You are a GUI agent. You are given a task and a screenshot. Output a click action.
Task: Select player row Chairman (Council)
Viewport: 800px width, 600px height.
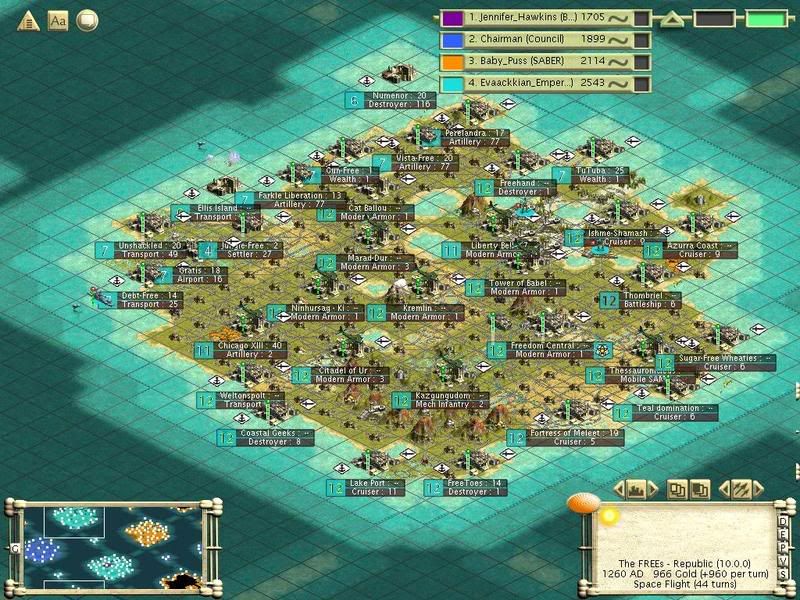point(535,39)
